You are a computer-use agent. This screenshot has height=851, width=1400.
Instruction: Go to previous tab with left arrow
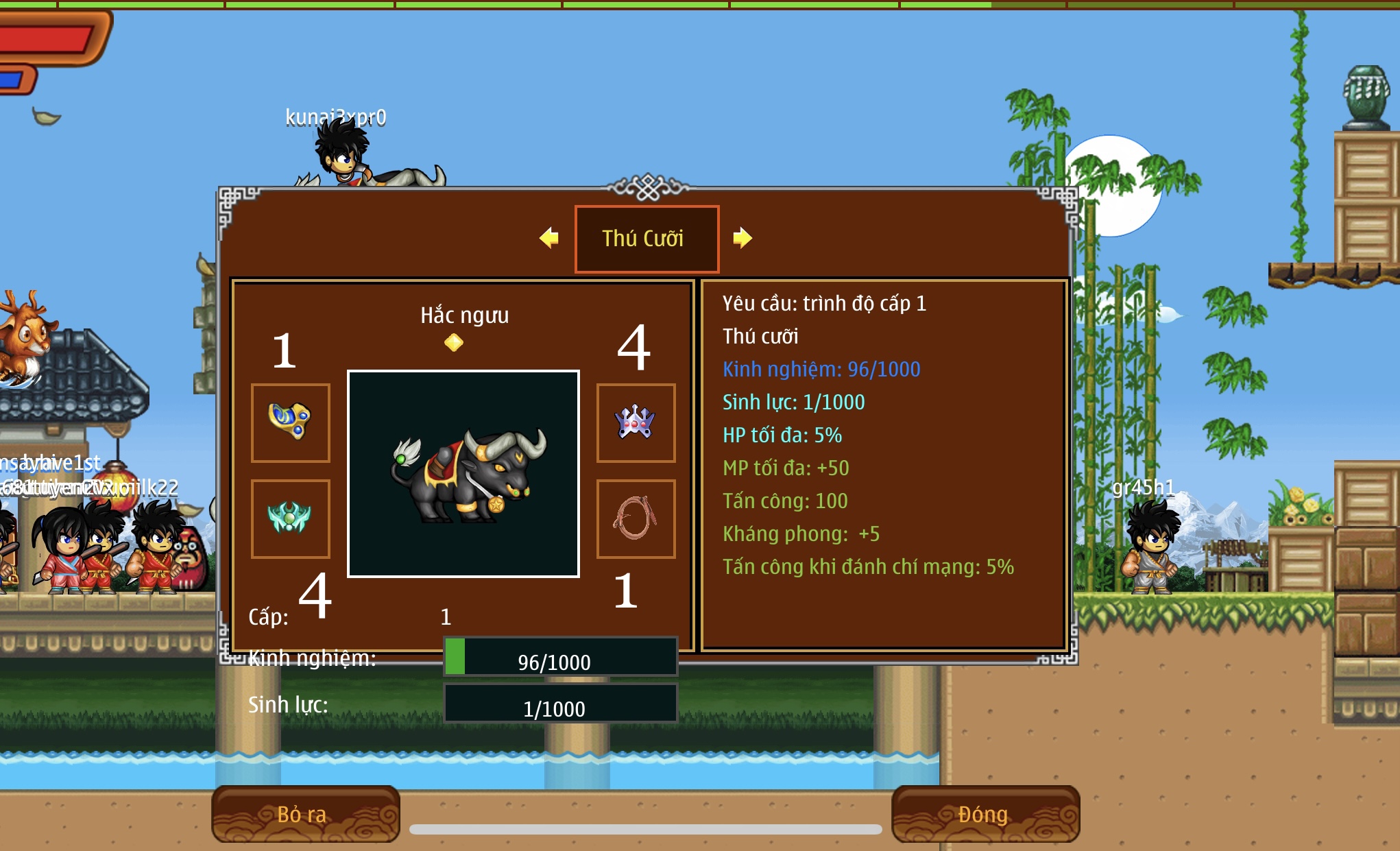[x=549, y=238]
